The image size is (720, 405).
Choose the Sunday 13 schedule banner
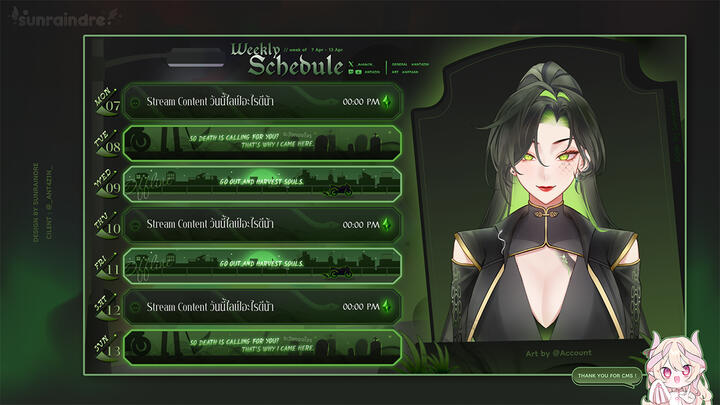click(x=262, y=347)
